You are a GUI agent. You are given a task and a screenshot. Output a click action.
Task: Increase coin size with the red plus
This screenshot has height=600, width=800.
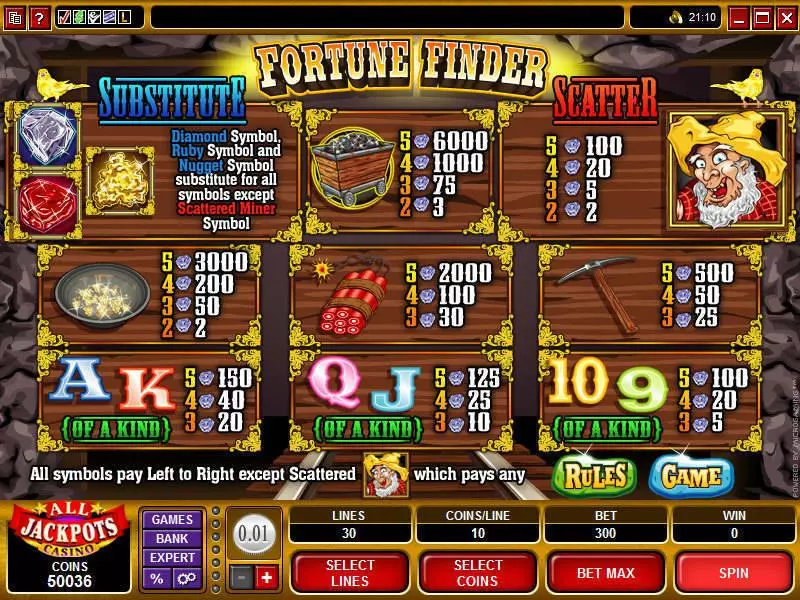click(x=265, y=578)
